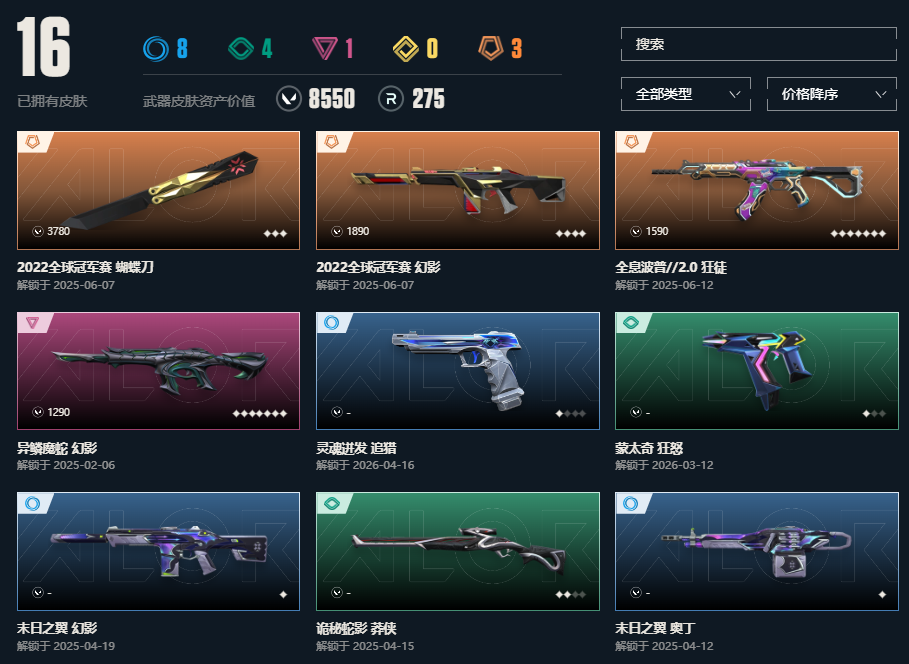Choose the 全息波普//2.0 狂徒 skin card

pyautogui.click(x=756, y=191)
